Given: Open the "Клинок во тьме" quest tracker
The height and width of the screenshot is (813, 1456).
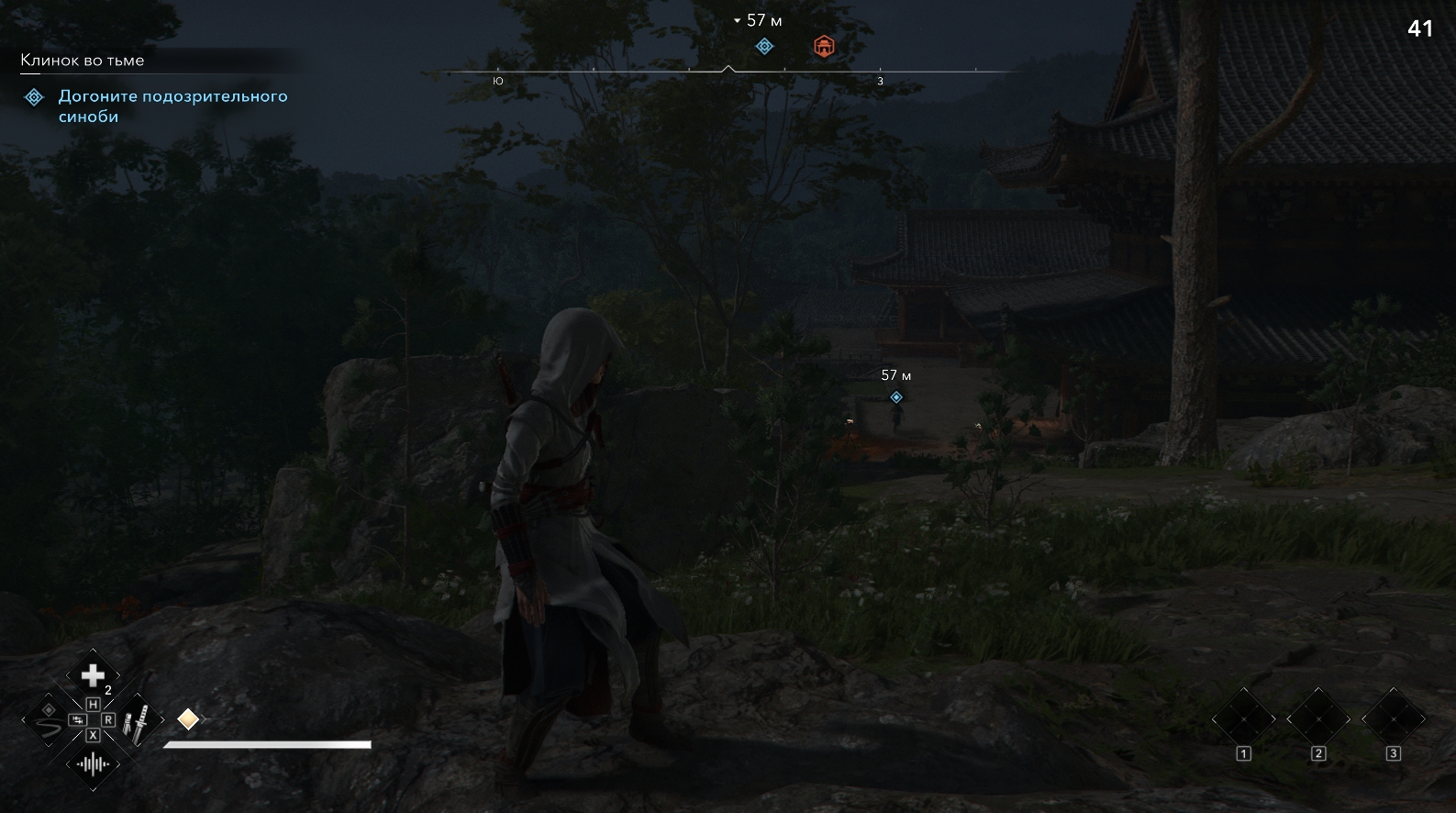Looking at the screenshot, I should click(x=83, y=61).
